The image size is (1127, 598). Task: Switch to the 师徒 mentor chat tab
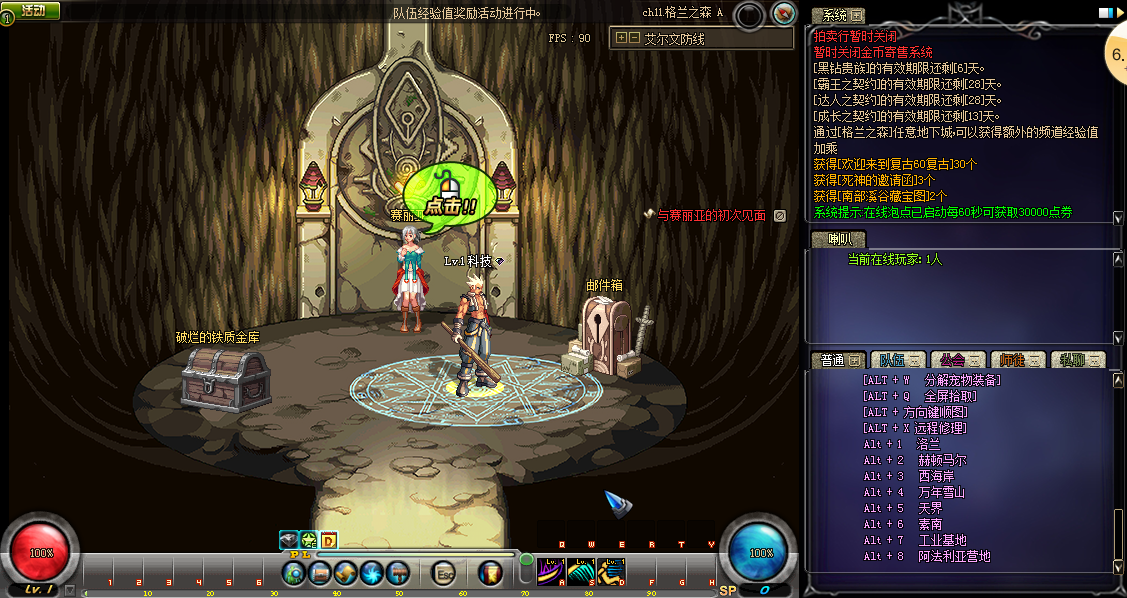1015,360
